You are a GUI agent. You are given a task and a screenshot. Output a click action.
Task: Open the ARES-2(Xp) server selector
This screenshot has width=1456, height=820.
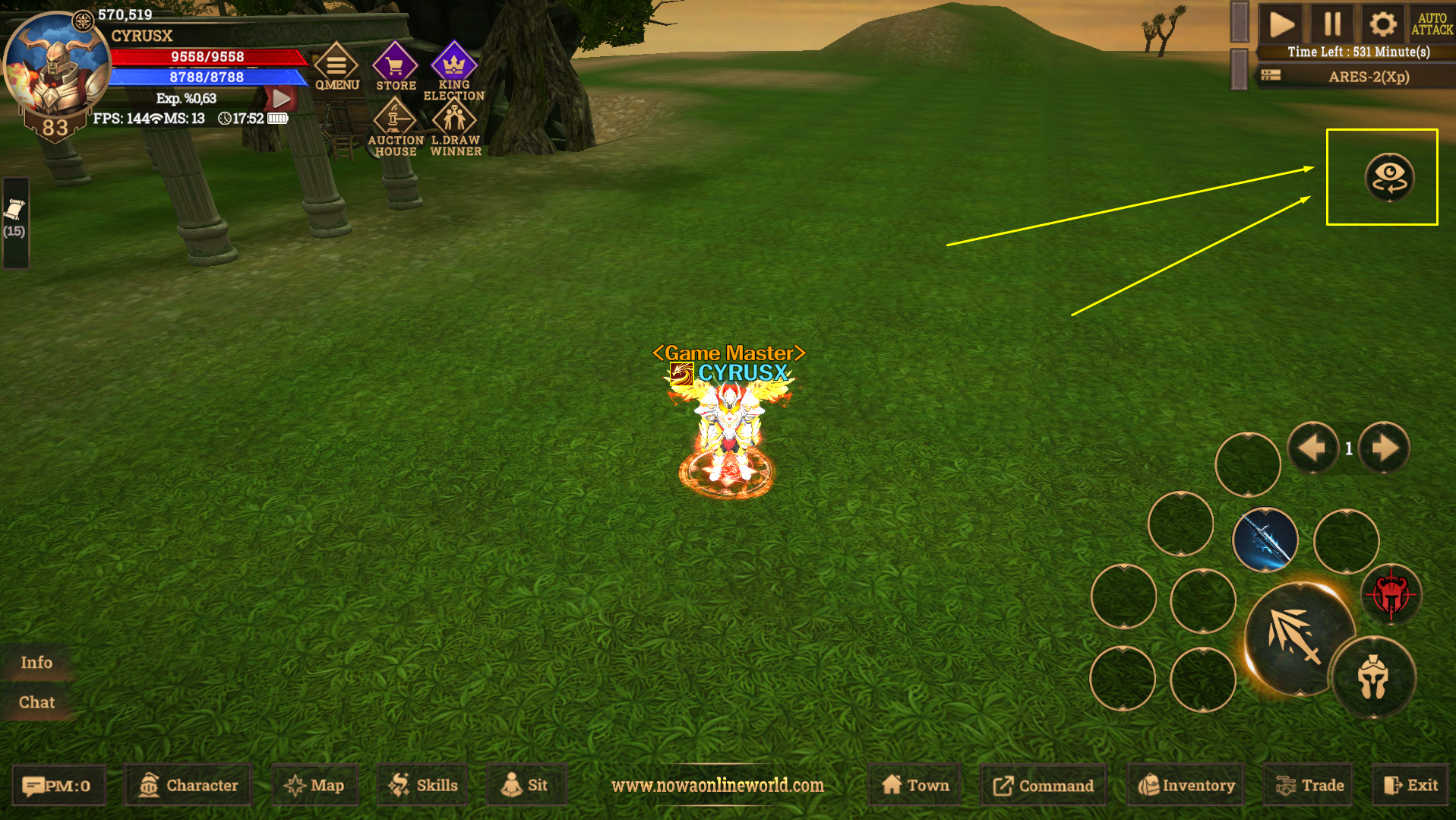coord(1367,77)
